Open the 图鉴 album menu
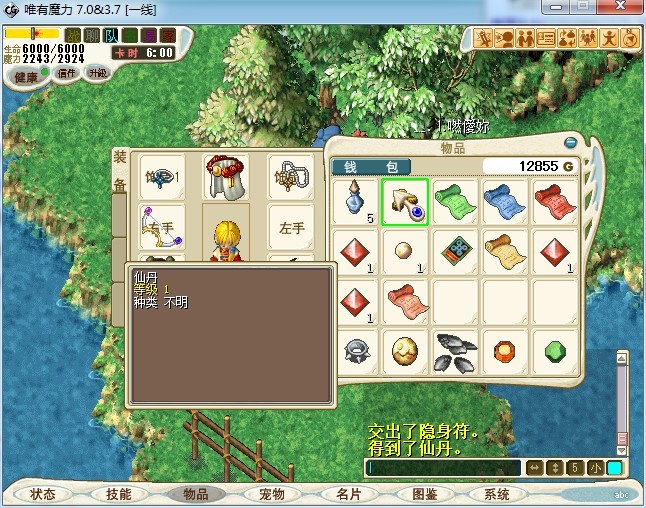Image resolution: width=646 pixels, height=508 pixels. (x=424, y=494)
